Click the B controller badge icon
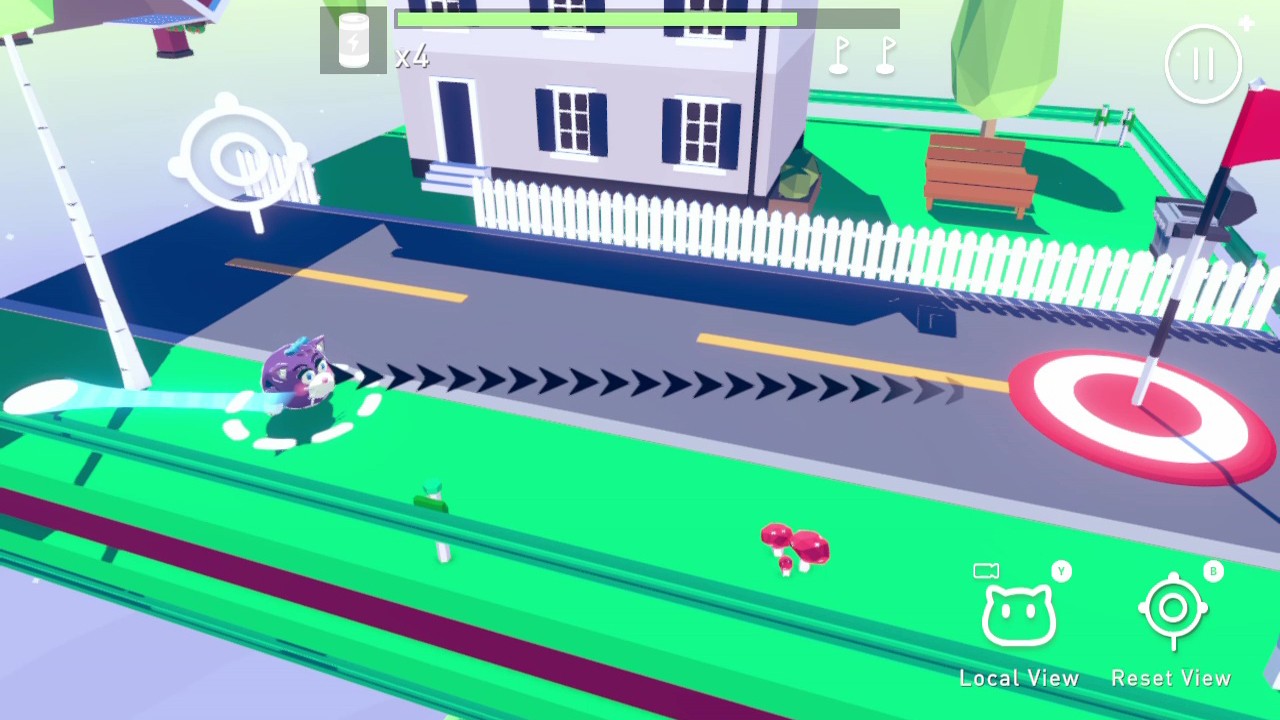Screen dimensions: 1280x720 [x=1213, y=571]
